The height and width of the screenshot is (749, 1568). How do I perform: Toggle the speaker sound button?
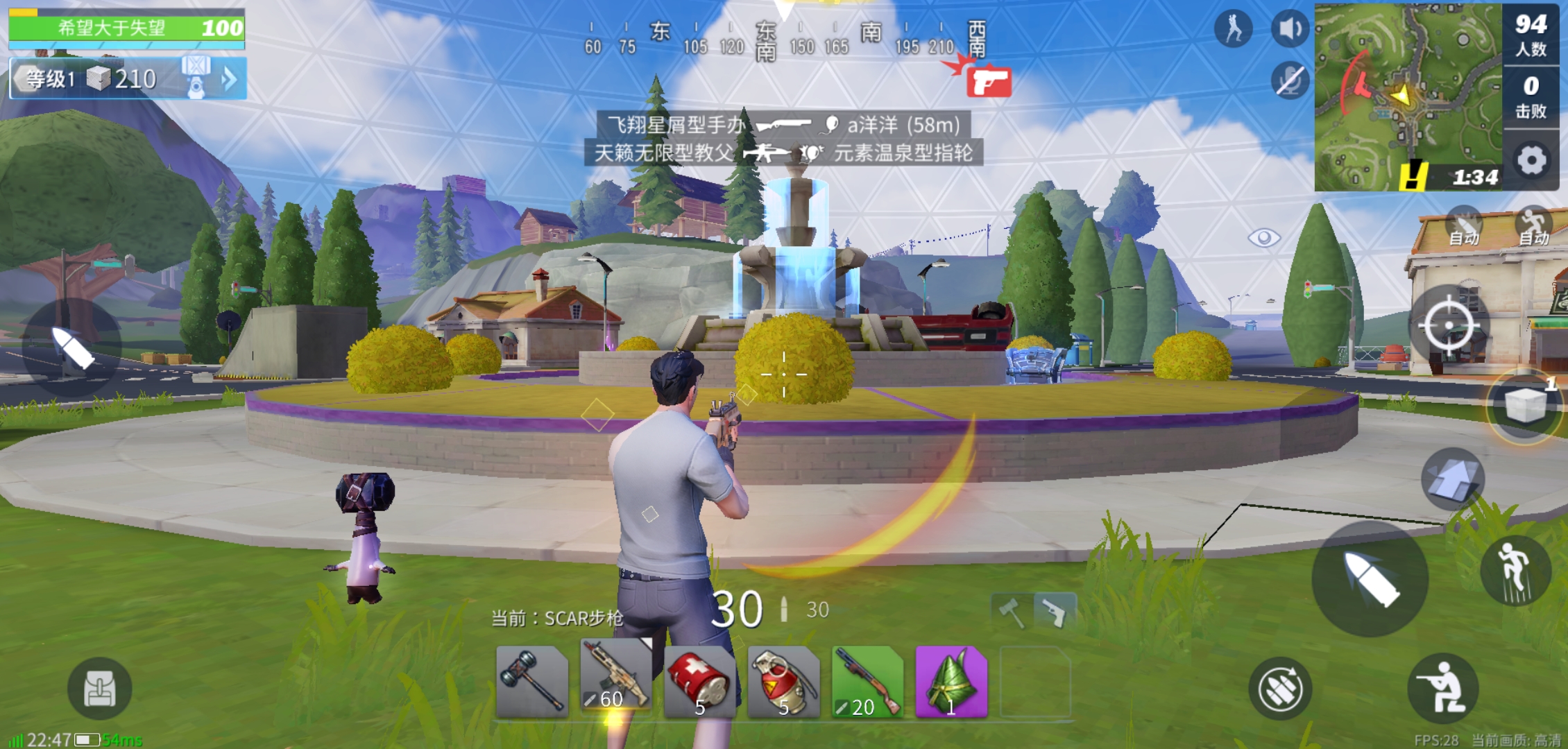(x=1290, y=29)
